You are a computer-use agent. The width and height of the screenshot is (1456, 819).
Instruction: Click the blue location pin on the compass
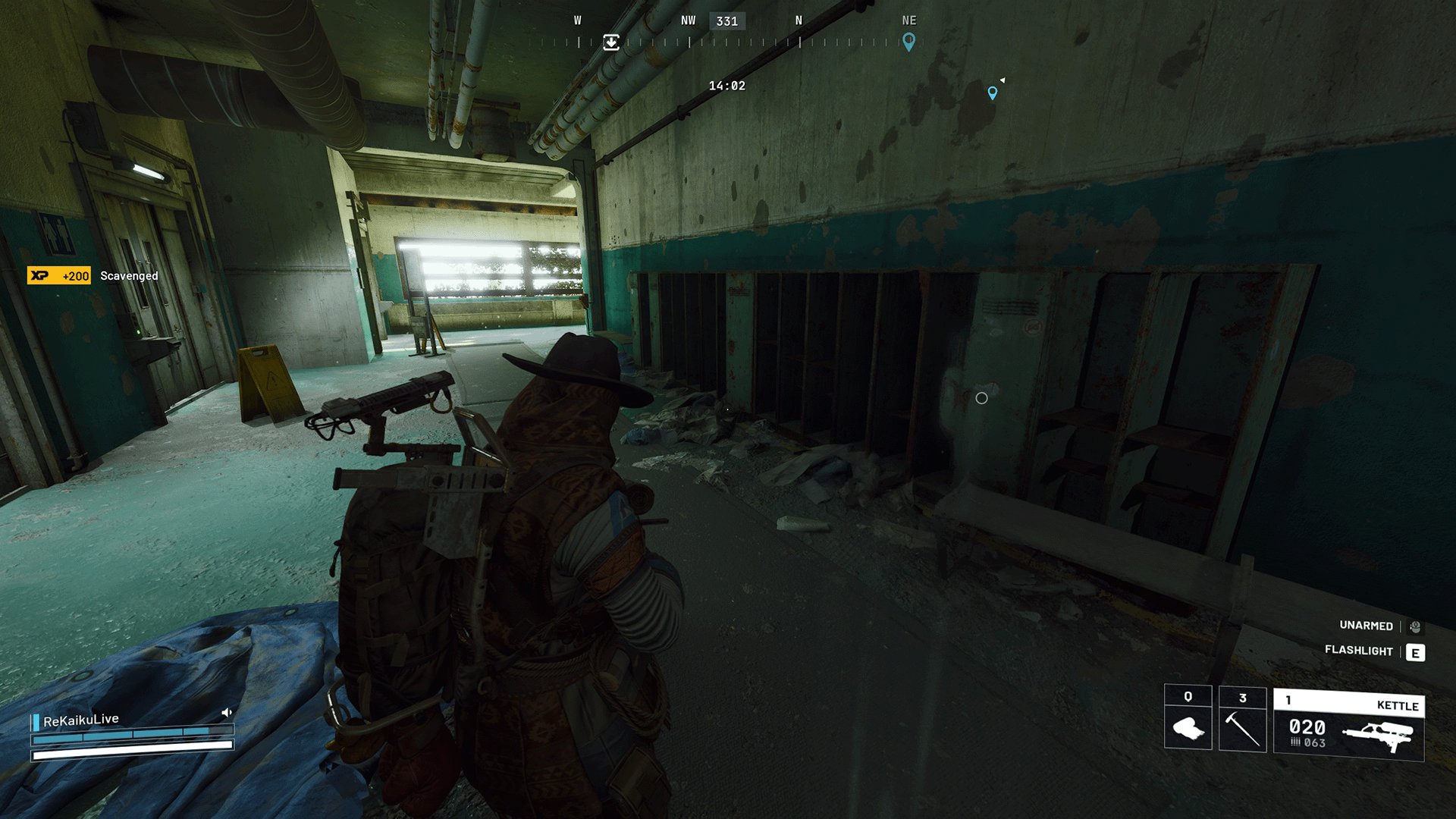coord(908,42)
